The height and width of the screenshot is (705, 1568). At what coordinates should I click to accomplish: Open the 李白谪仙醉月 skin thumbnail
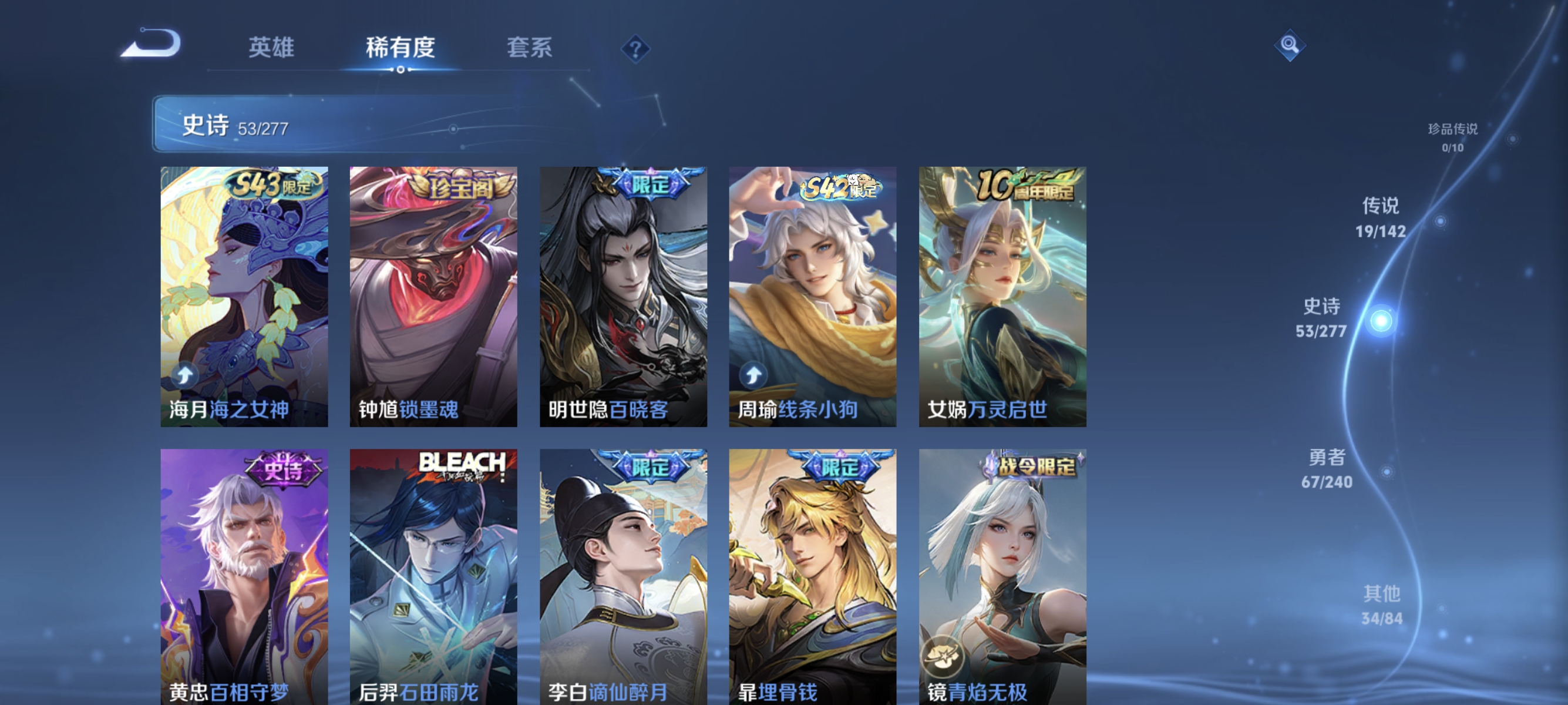(623, 578)
